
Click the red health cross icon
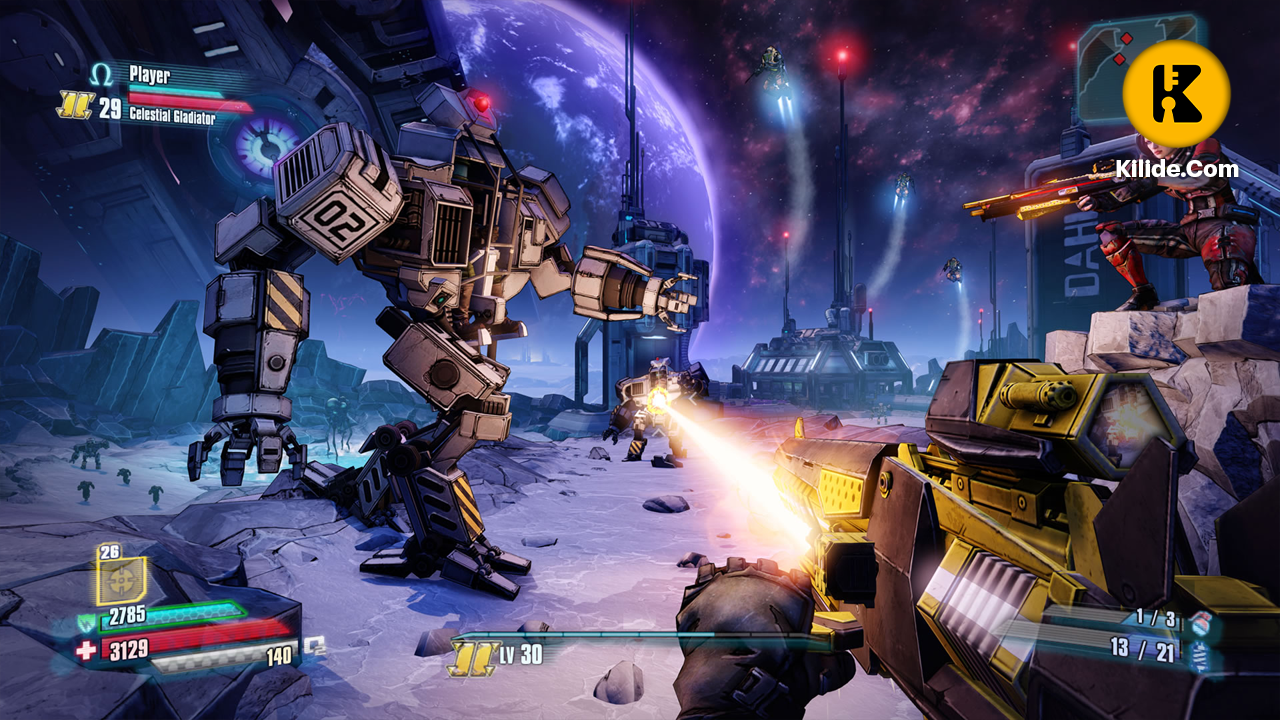(x=86, y=651)
